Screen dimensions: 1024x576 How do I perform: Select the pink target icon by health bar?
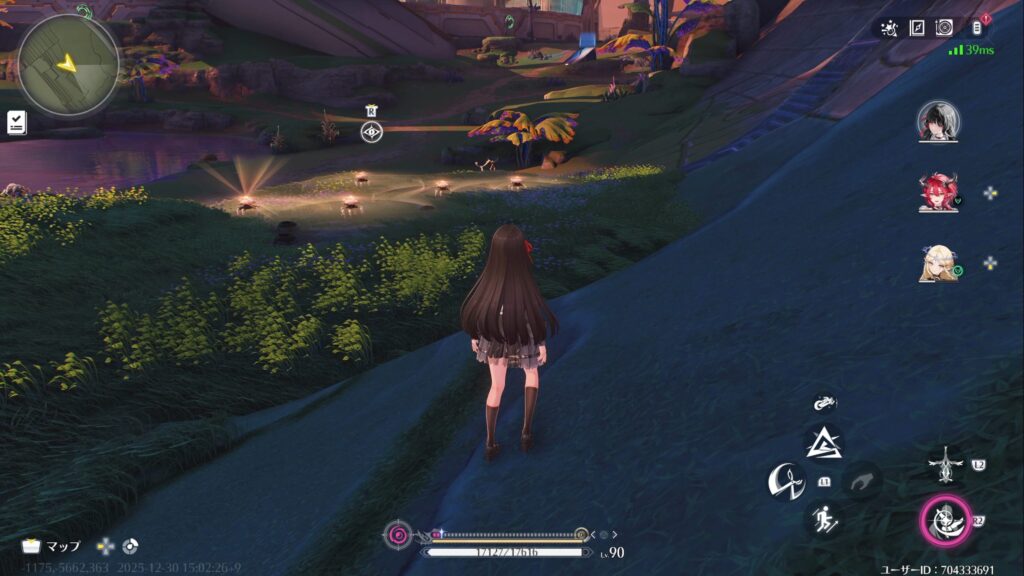pos(398,535)
